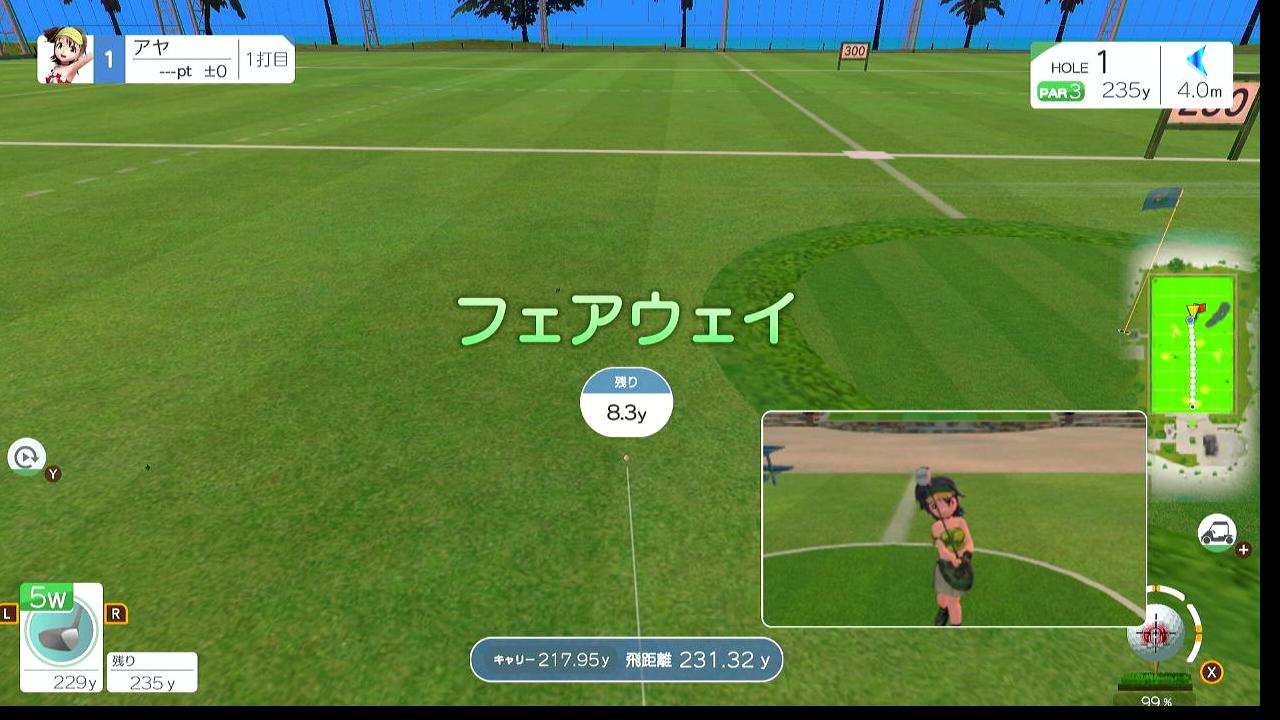Select the 5W club icon

61,636
